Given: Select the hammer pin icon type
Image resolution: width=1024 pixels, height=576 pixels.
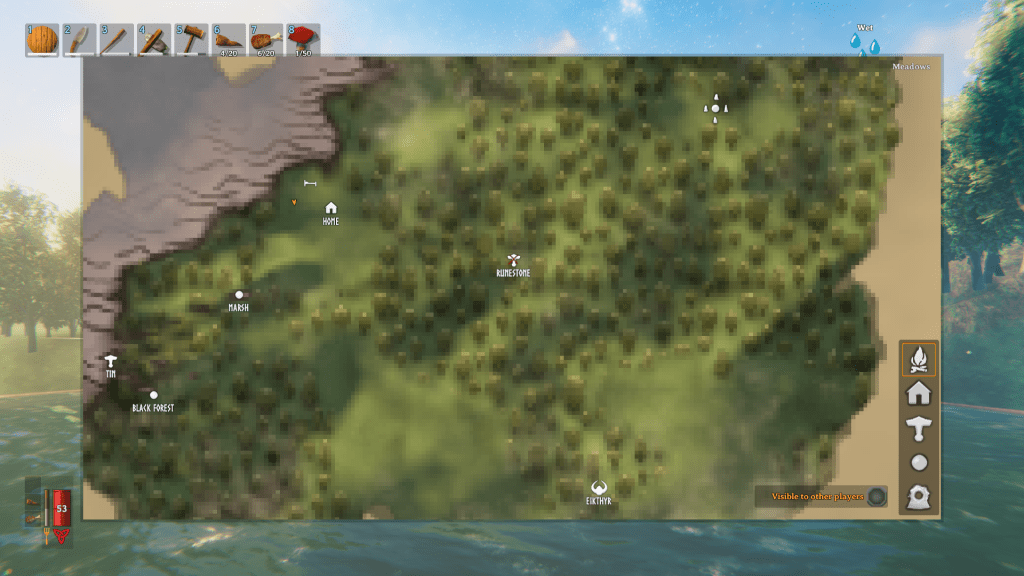Looking at the screenshot, I should click(x=919, y=428).
